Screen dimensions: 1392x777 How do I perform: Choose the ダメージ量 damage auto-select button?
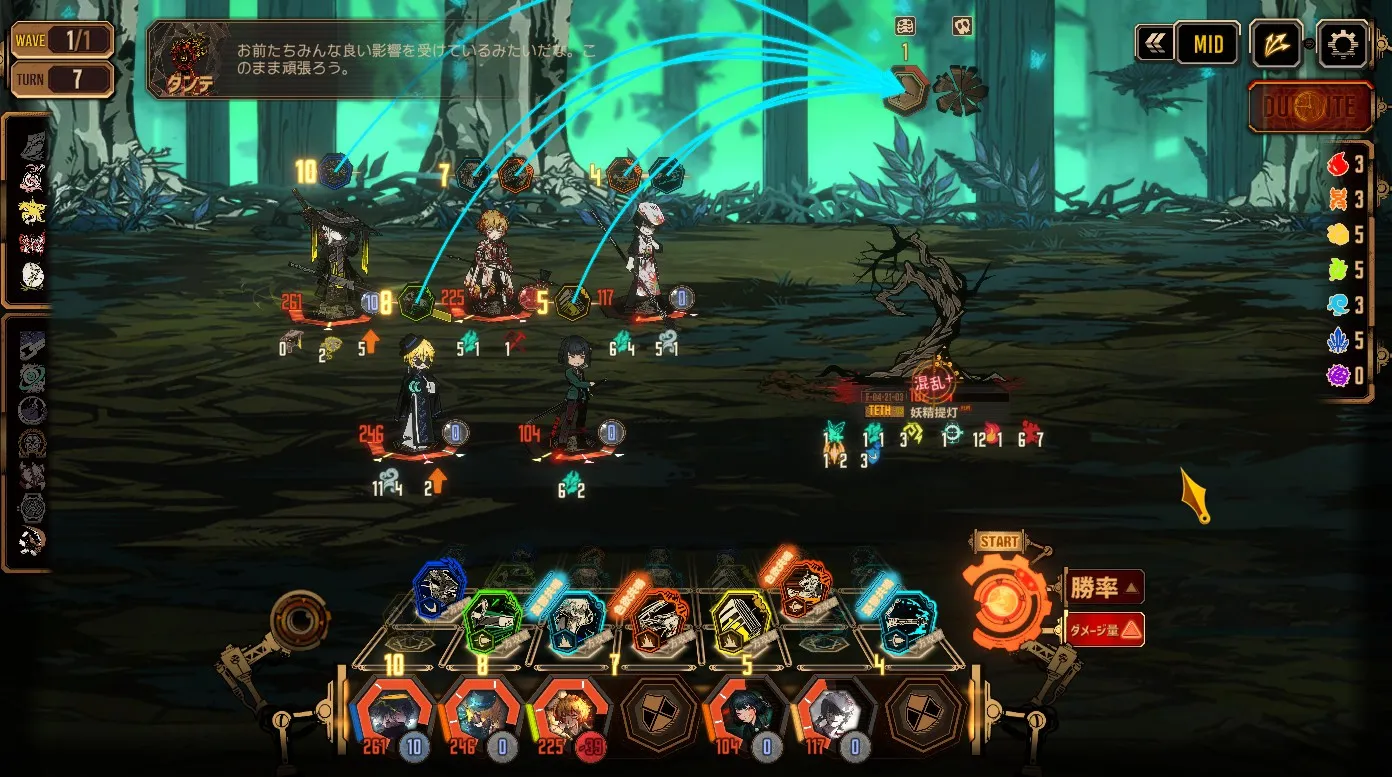(1105, 629)
